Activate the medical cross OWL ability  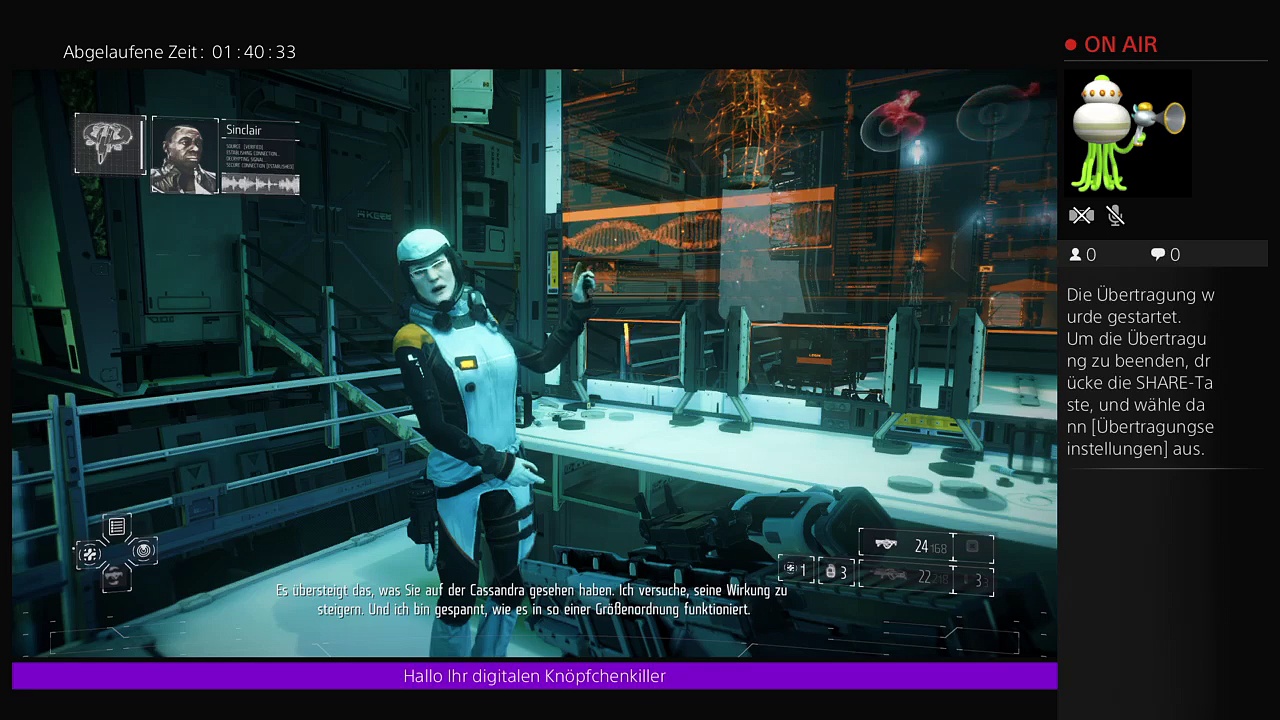[x=90, y=553]
